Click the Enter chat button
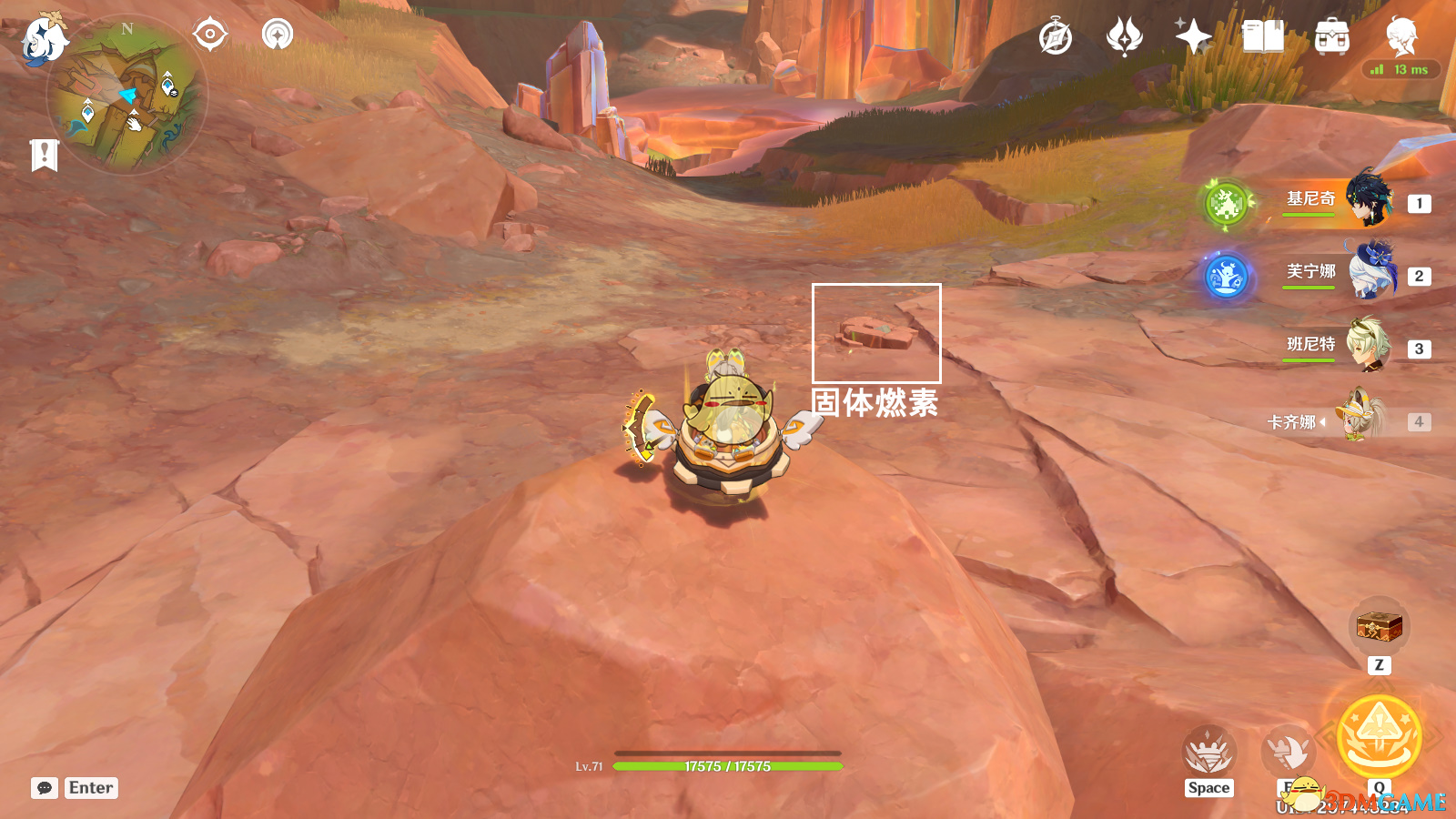The width and height of the screenshot is (1456, 819). coord(90,787)
